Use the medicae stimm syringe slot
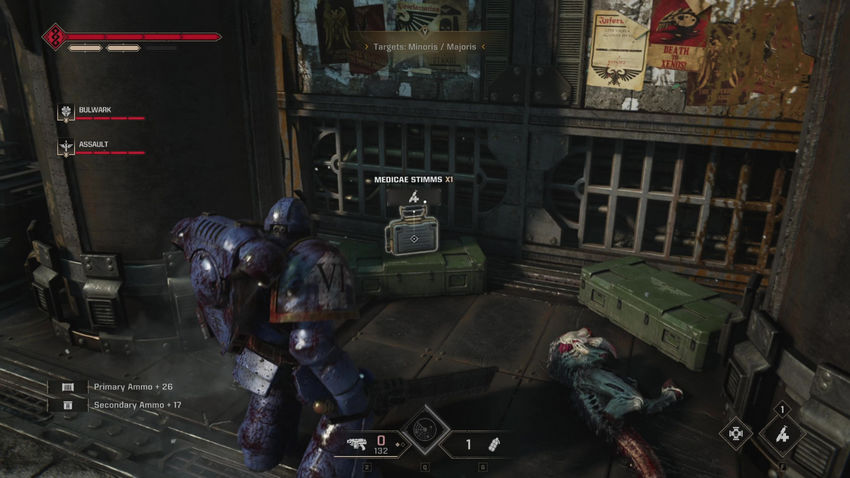 pos(782,434)
